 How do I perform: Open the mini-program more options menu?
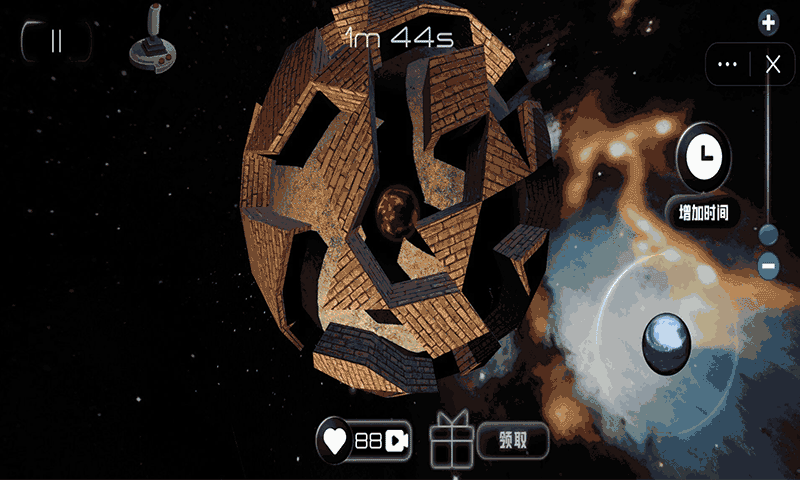[x=728, y=65]
